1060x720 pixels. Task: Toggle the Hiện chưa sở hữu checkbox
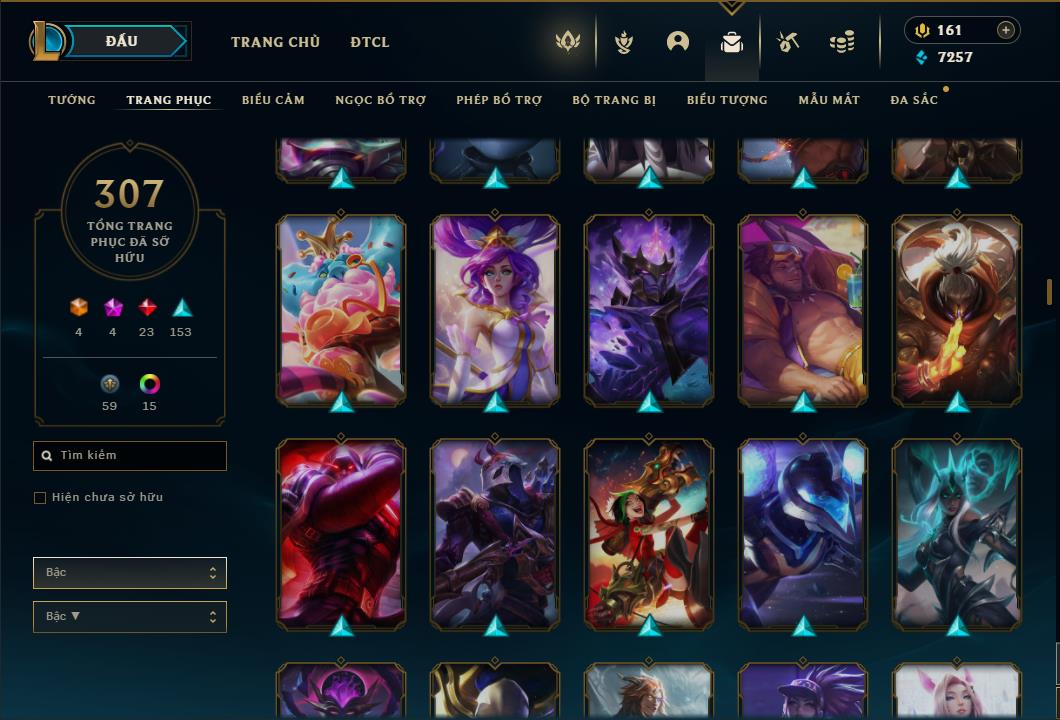click(40, 498)
